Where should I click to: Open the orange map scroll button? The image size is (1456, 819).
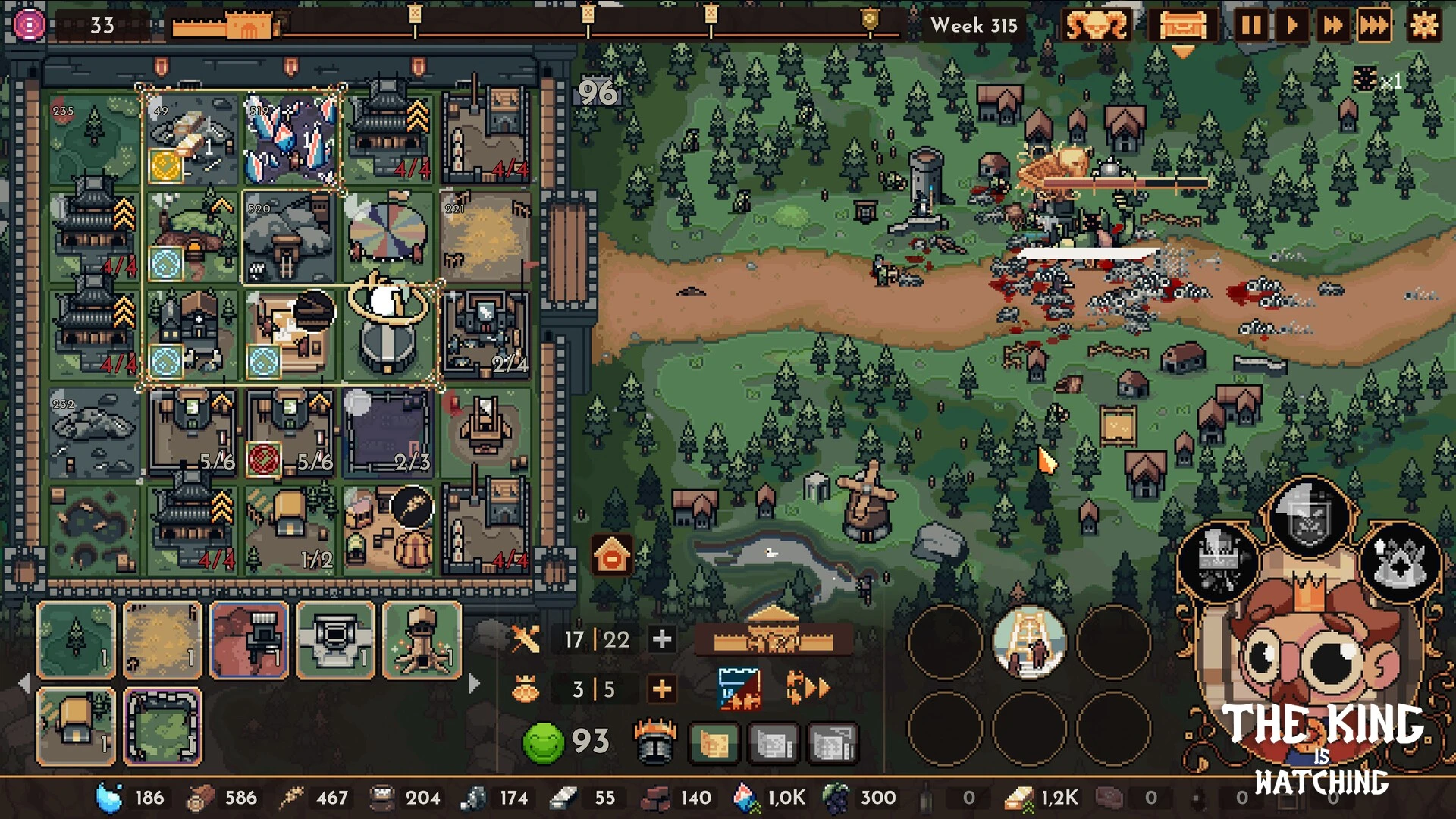click(714, 742)
